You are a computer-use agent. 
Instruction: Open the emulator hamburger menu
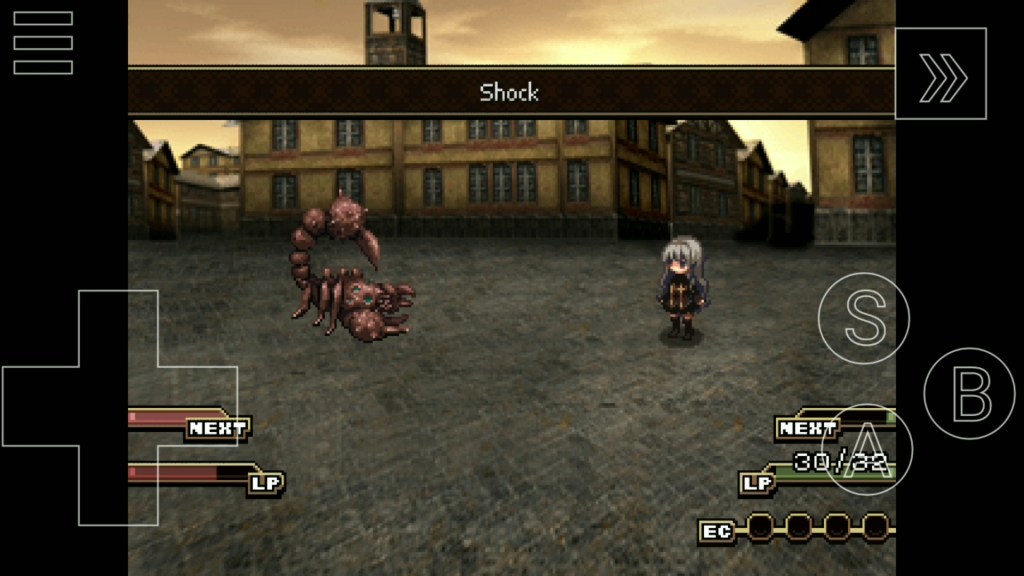(43, 43)
